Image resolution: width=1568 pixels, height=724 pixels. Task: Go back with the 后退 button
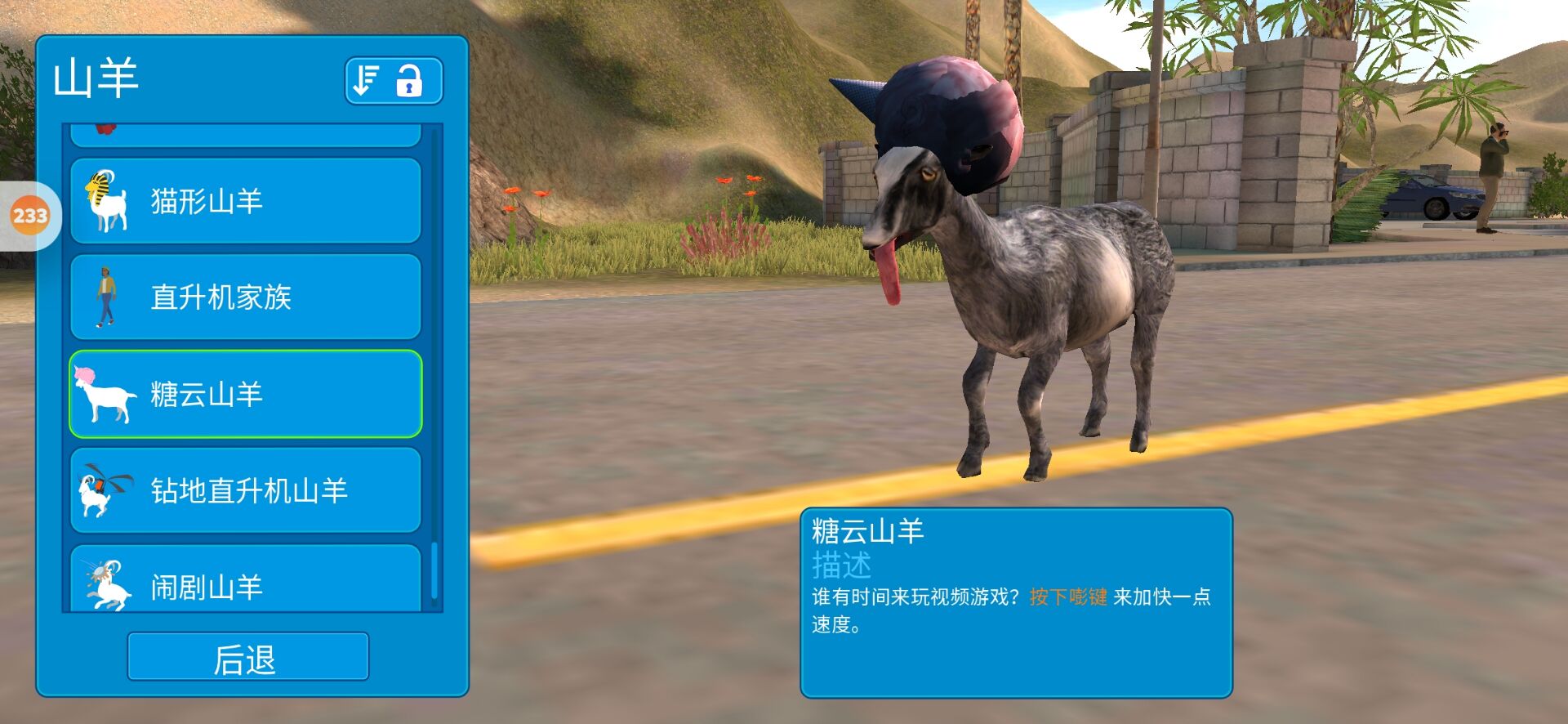pos(247,657)
